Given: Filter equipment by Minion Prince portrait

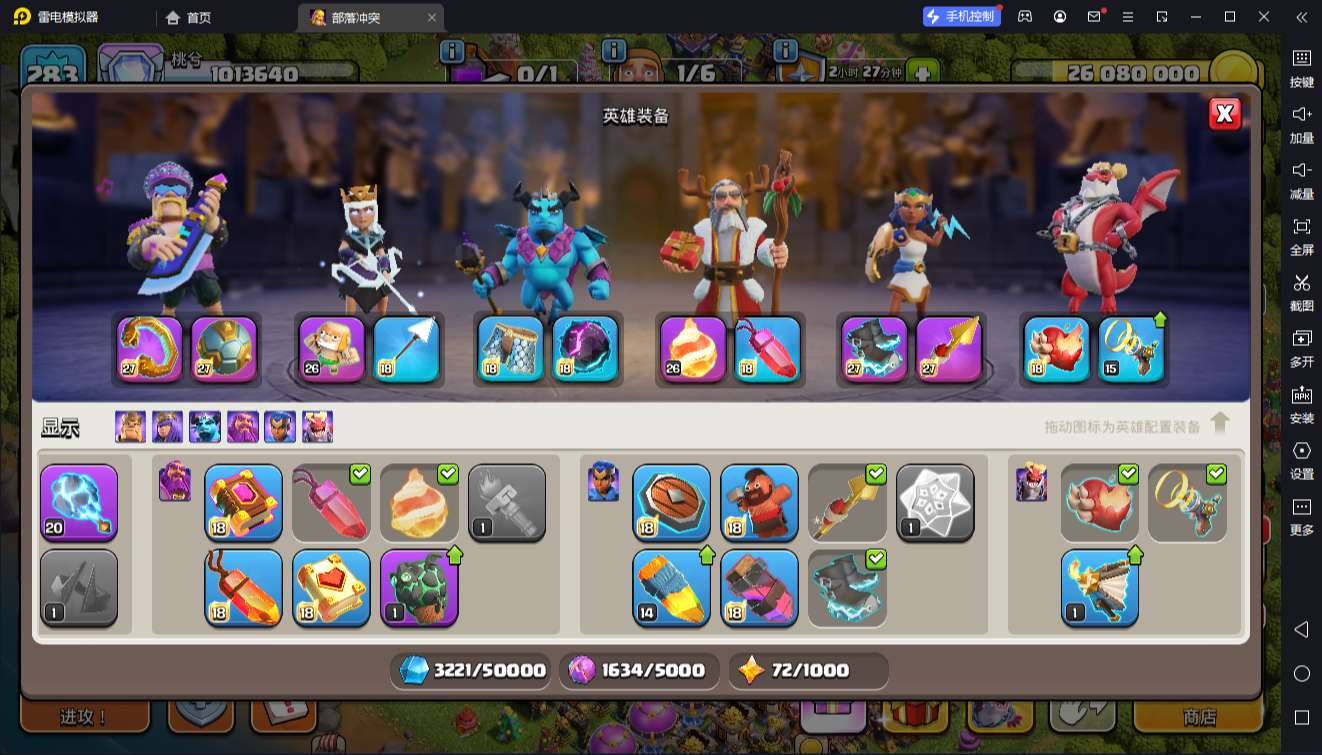Looking at the screenshot, I should tap(205, 427).
